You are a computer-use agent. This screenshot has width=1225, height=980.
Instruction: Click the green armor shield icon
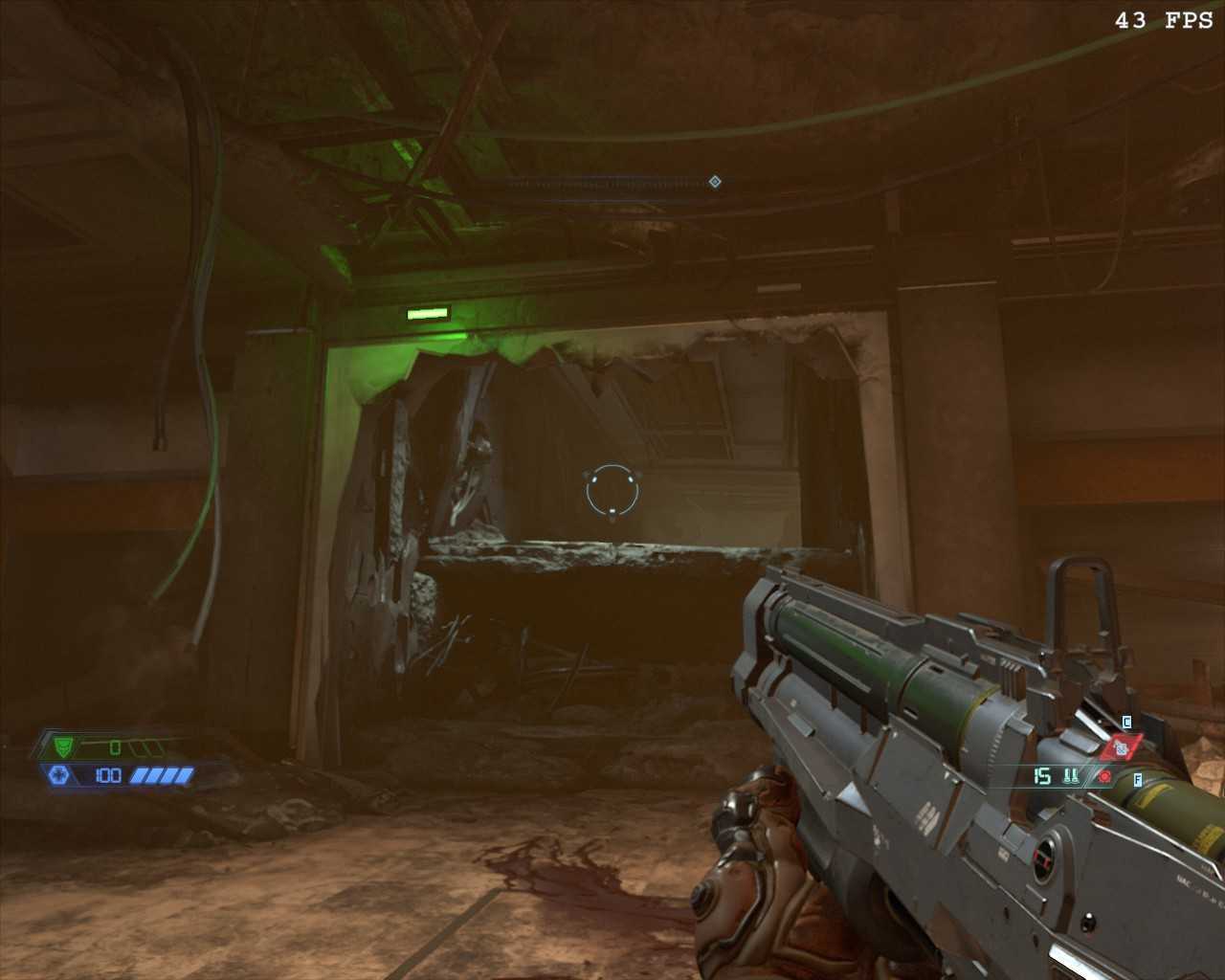click(x=64, y=746)
